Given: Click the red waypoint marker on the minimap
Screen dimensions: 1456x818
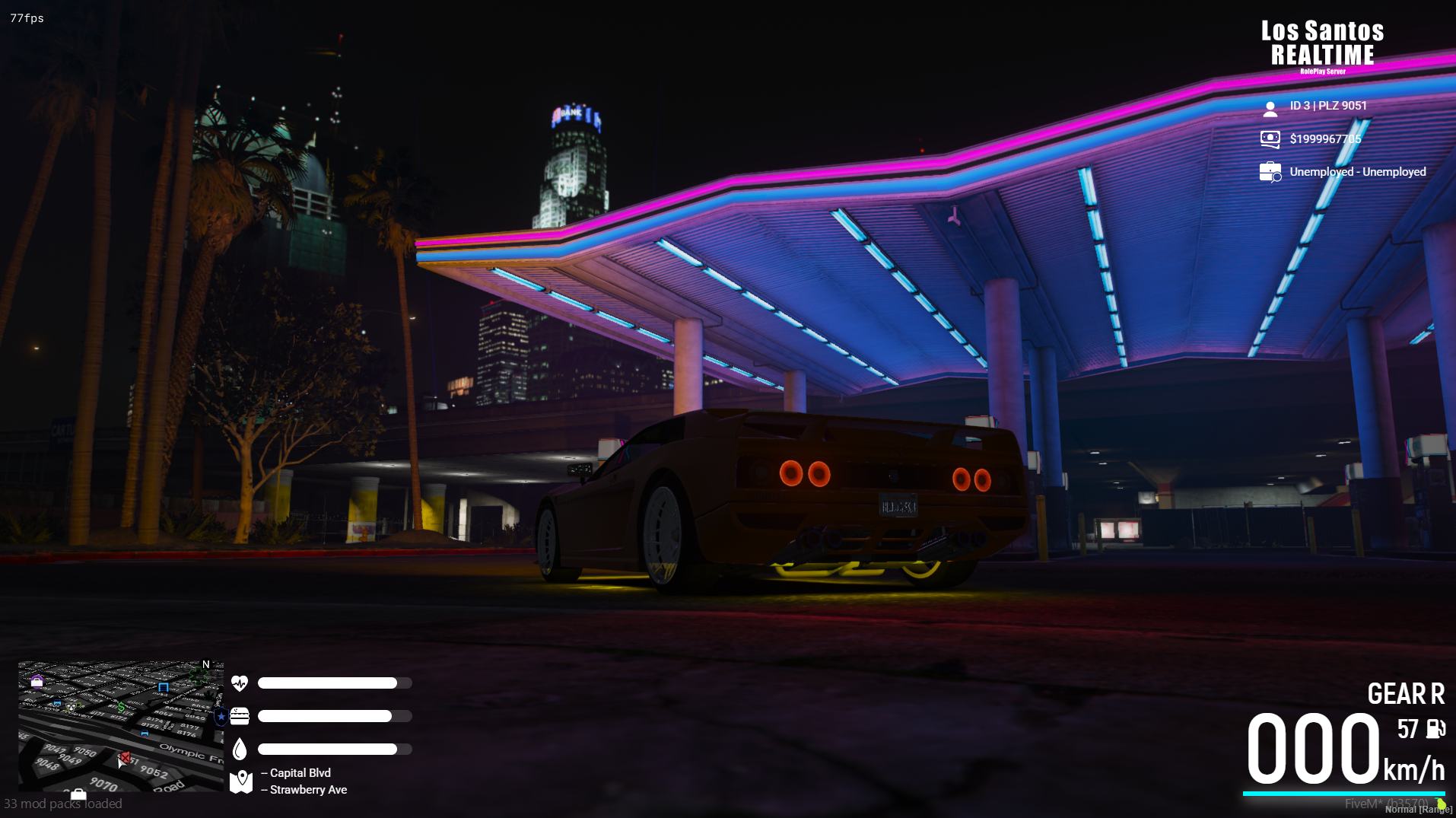Looking at the screenshot, I should point(125,757).
